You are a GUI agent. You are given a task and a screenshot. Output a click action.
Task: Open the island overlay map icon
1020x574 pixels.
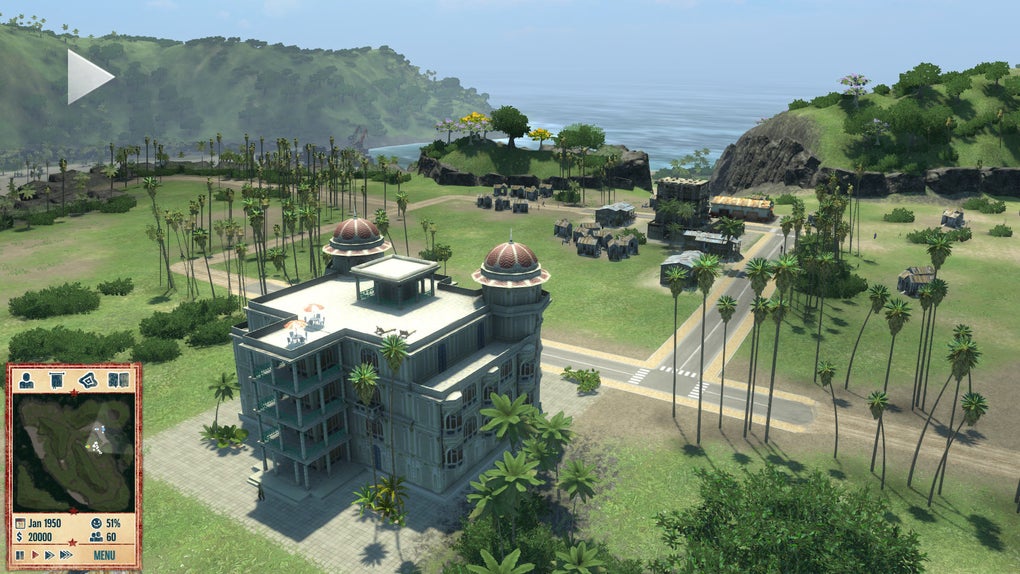tap(87, 380)
